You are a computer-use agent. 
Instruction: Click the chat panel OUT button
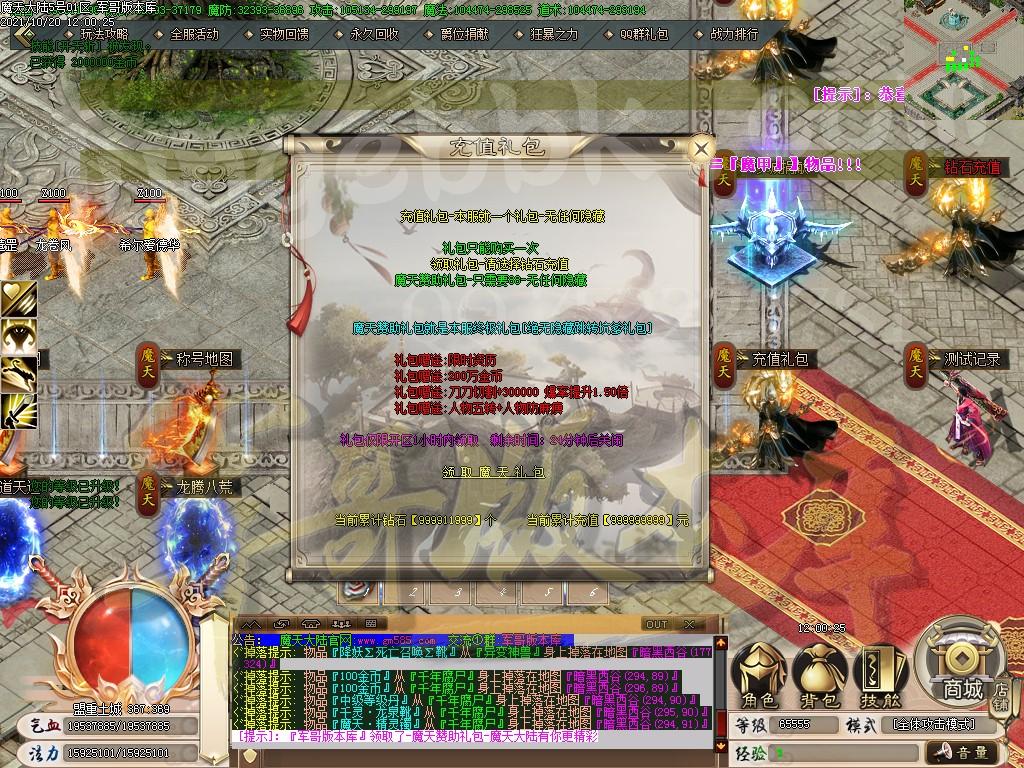(x=656, y=624)
